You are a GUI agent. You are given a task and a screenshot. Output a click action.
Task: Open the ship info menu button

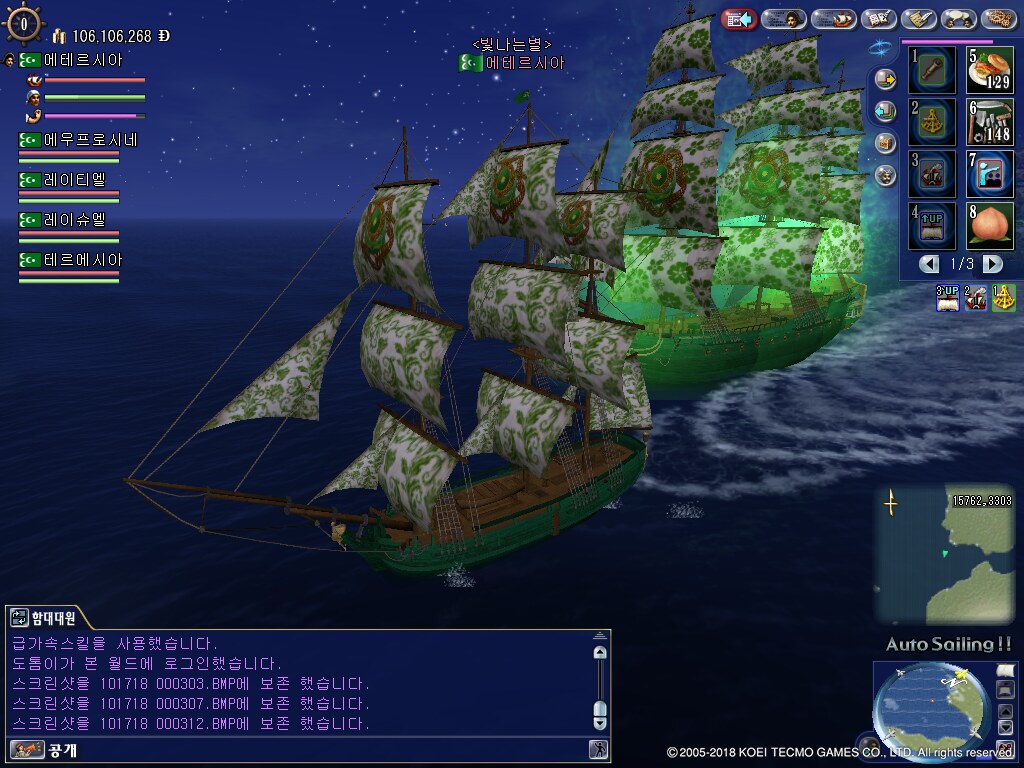834,18
